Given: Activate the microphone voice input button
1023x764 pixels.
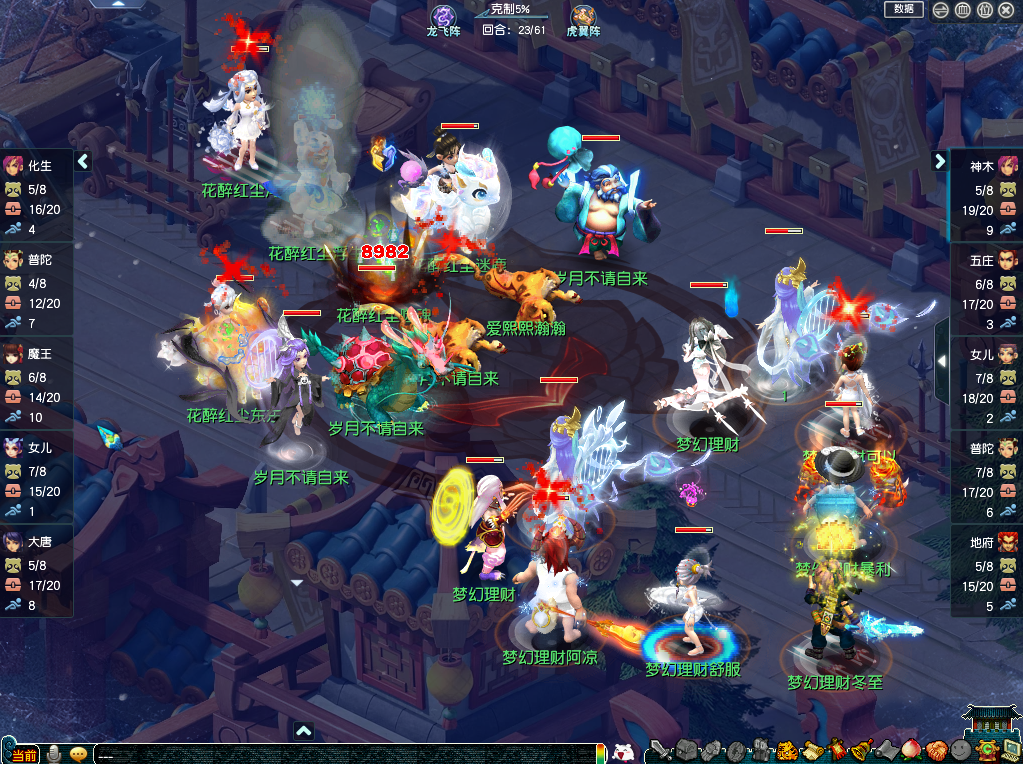Looking at the screenshot, I should point(55,754).
